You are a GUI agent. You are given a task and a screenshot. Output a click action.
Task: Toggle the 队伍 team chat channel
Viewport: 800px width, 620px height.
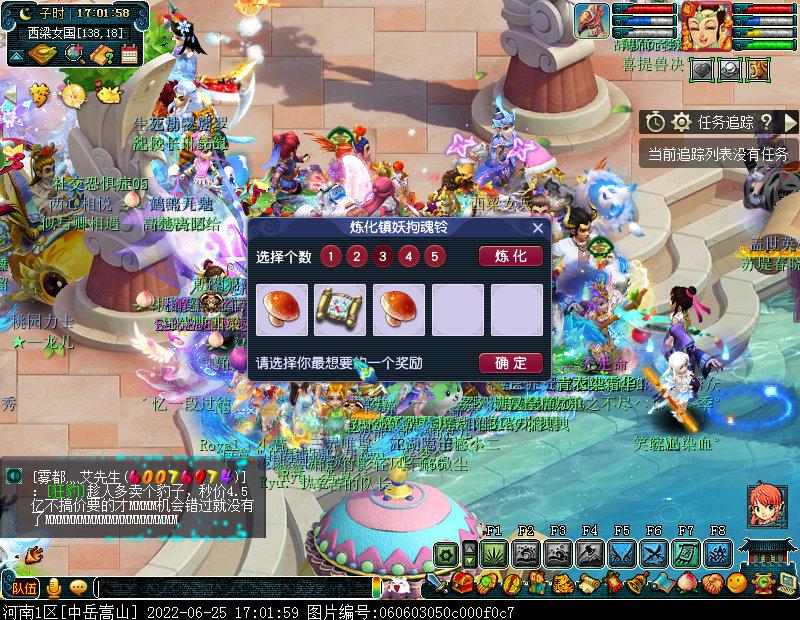click(x=23, y=587)
